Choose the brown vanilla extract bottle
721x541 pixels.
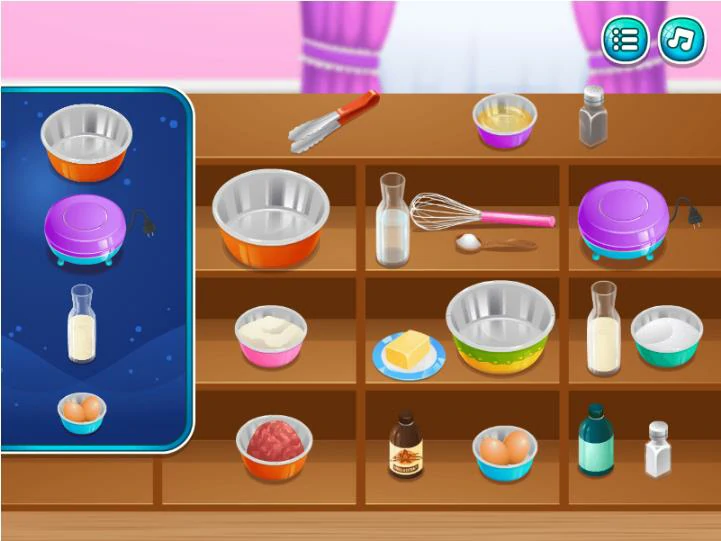click(404, 446)
